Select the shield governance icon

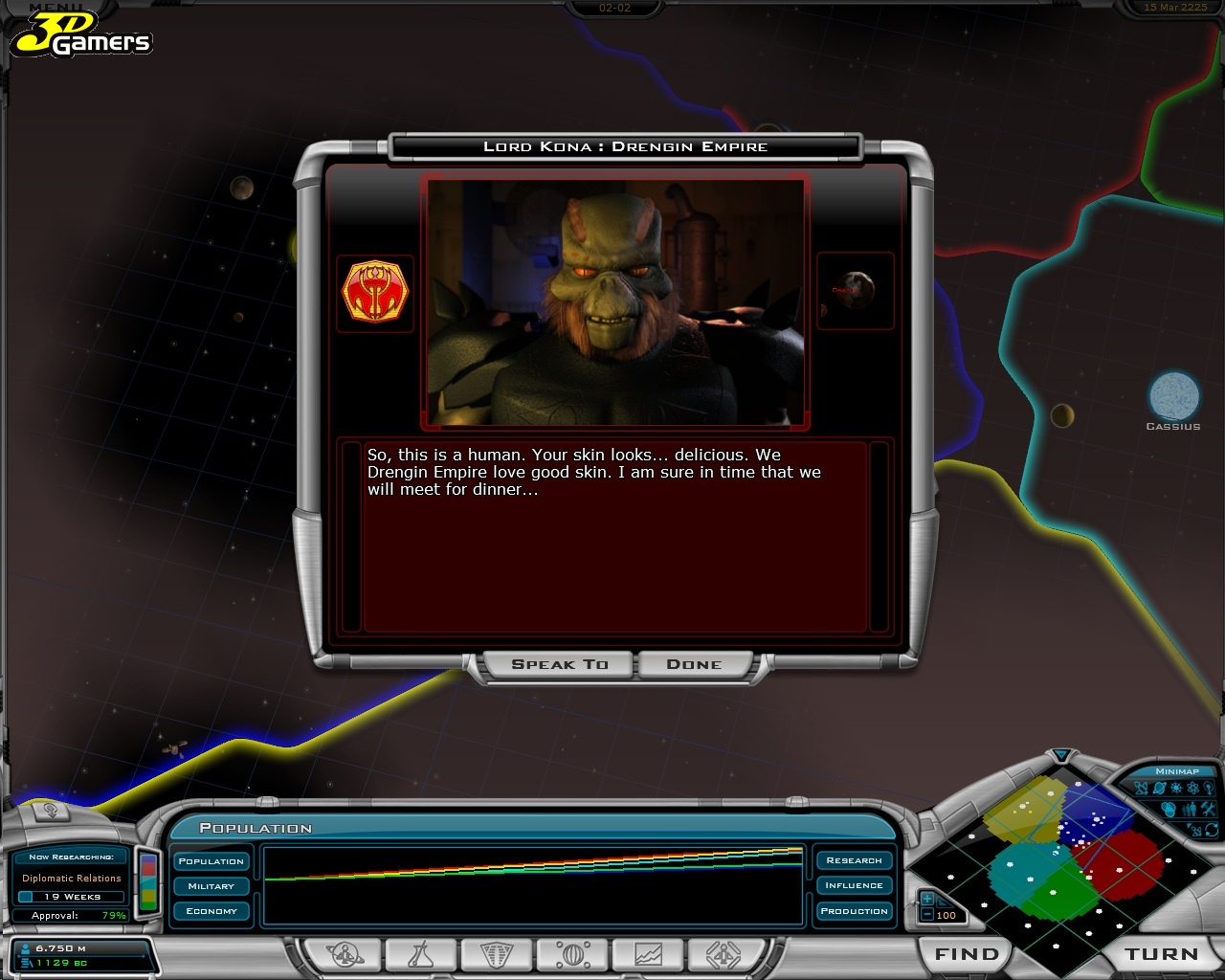[x=495, y=955]
